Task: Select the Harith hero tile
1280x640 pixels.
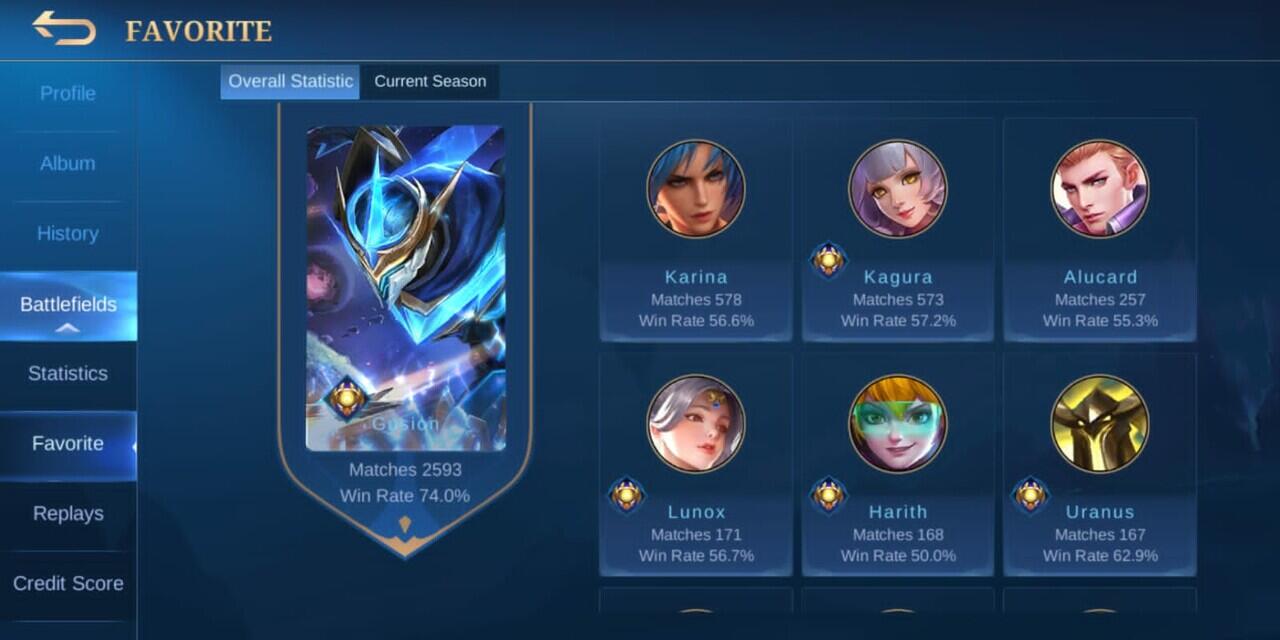Action: click(898, 465)
